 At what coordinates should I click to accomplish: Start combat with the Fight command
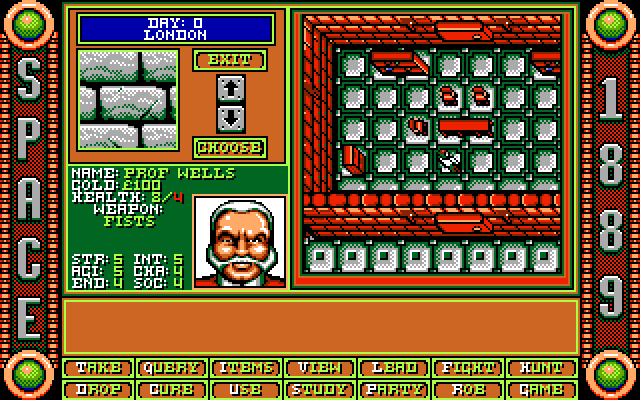pyautogui.click(x=468, y=368)
